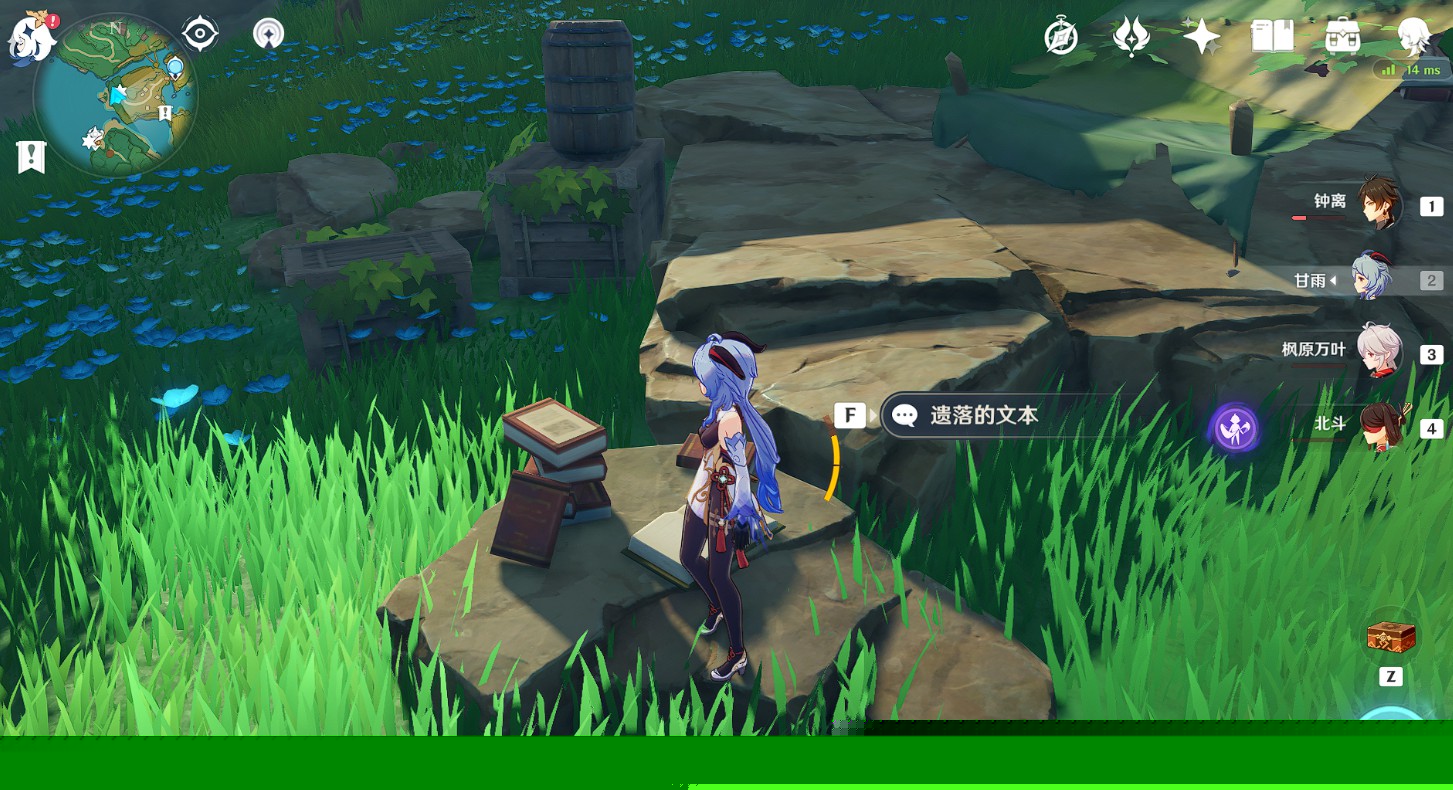
Task: Open the compass icon in top bar
Action: coord(1061,38)
